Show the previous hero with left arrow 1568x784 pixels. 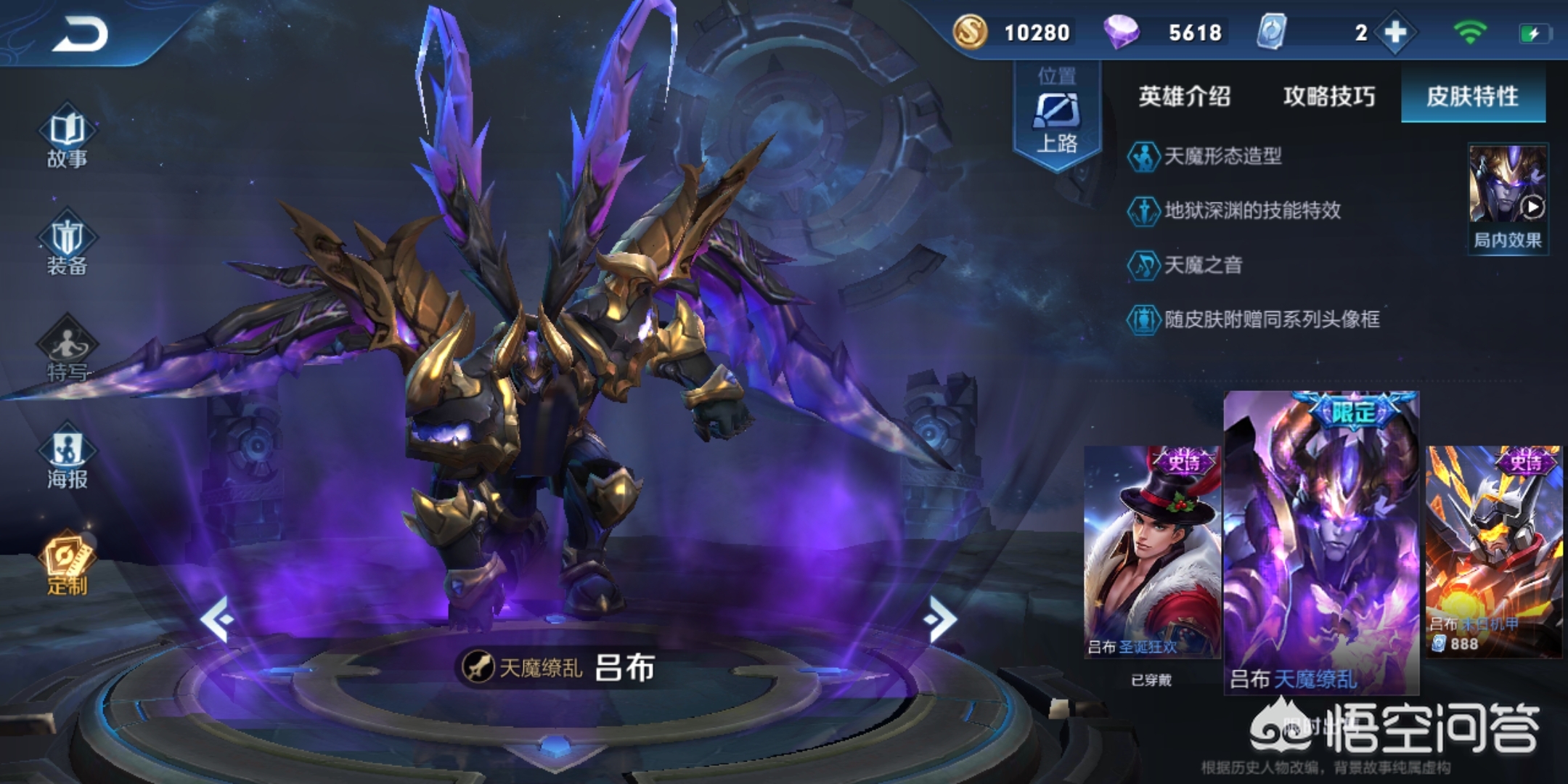[216, 618]
